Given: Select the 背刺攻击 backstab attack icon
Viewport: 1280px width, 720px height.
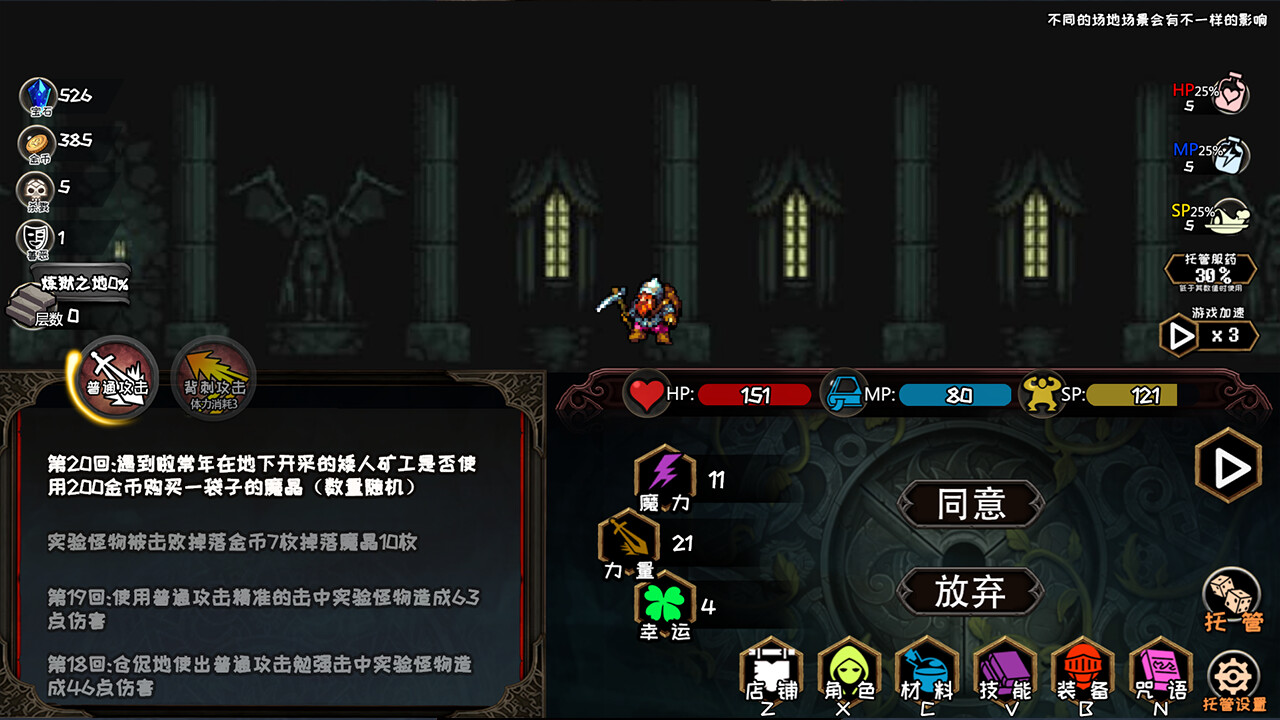Looking at the screenshot, I should [x=210, y=377].
